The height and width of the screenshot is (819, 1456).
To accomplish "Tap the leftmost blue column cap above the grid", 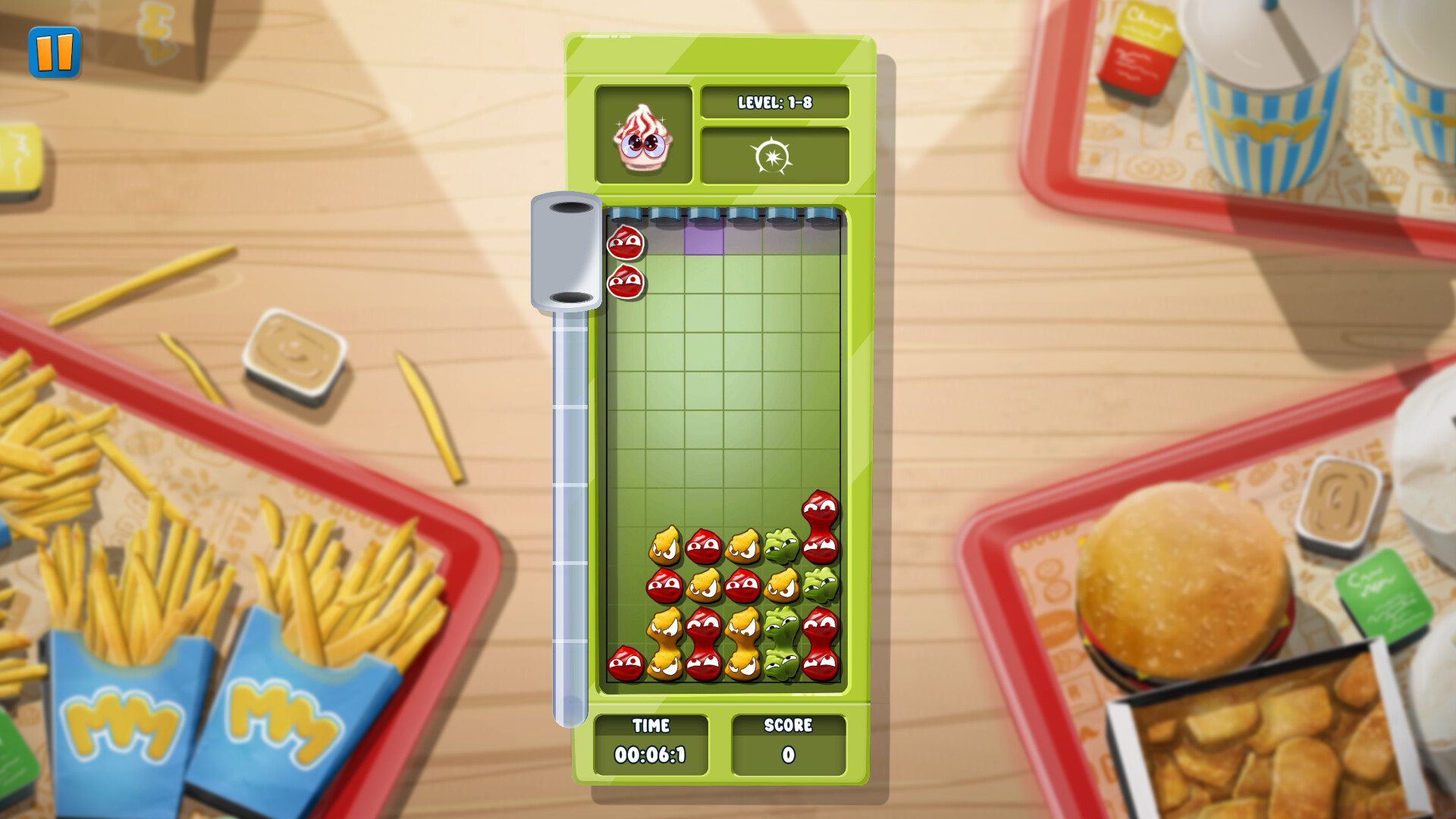I will (623, 213).
